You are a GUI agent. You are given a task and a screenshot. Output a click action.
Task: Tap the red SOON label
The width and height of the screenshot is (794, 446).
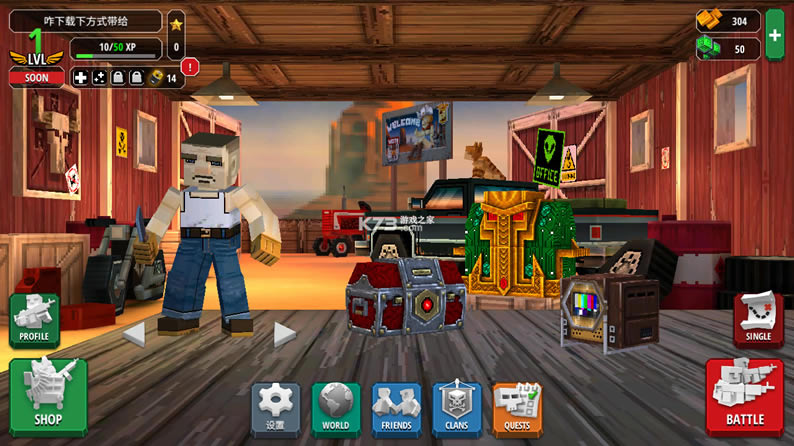[36, 77]
